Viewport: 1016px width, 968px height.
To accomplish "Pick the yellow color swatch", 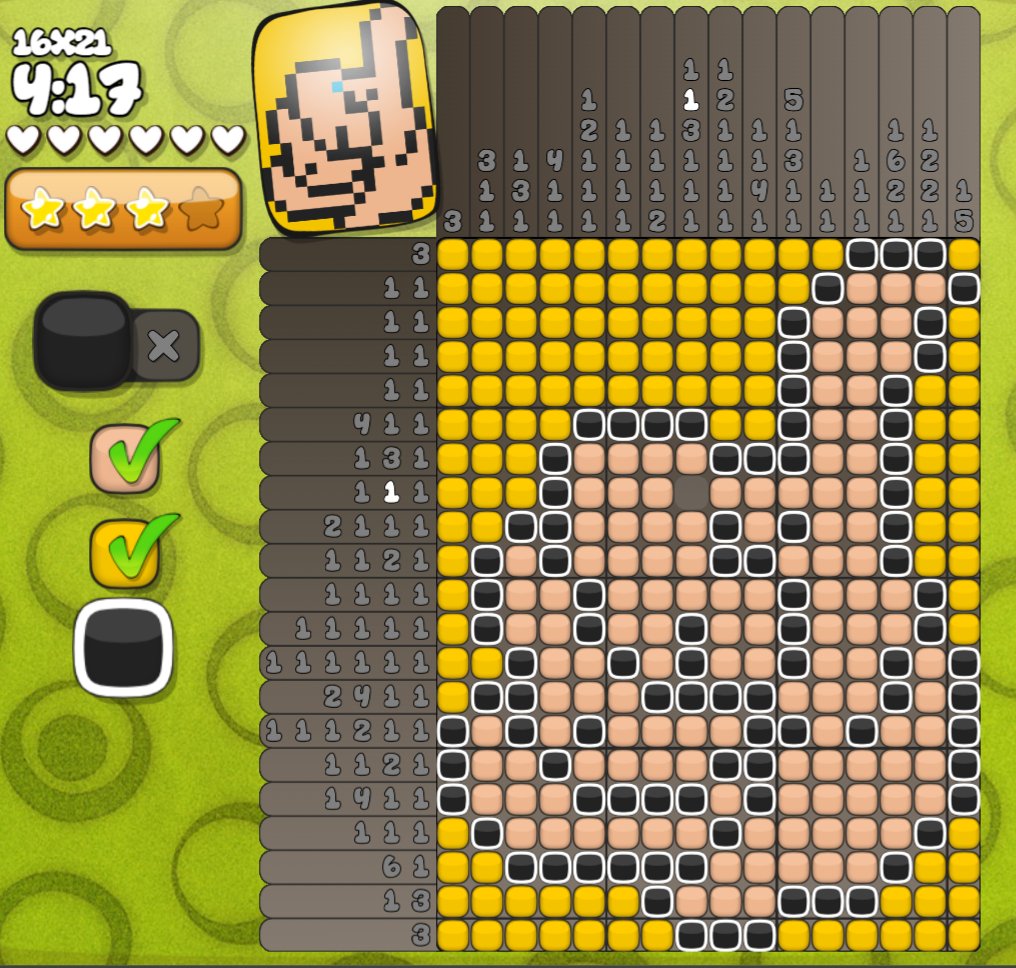I will tap(124, 552).
